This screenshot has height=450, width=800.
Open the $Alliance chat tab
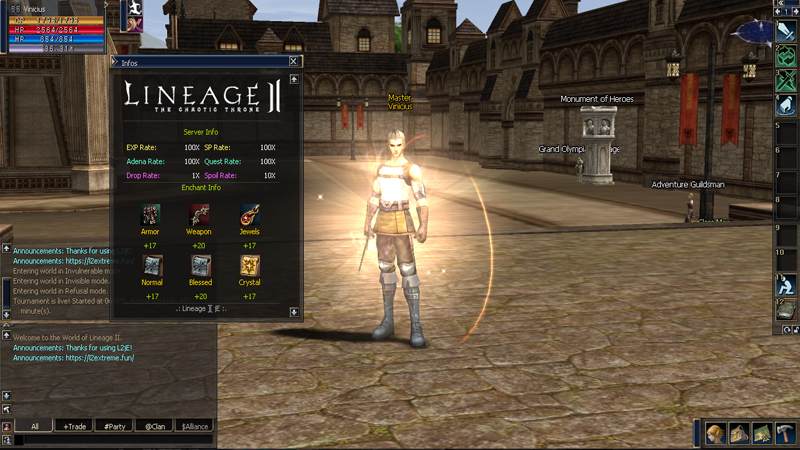click(194, 426)
